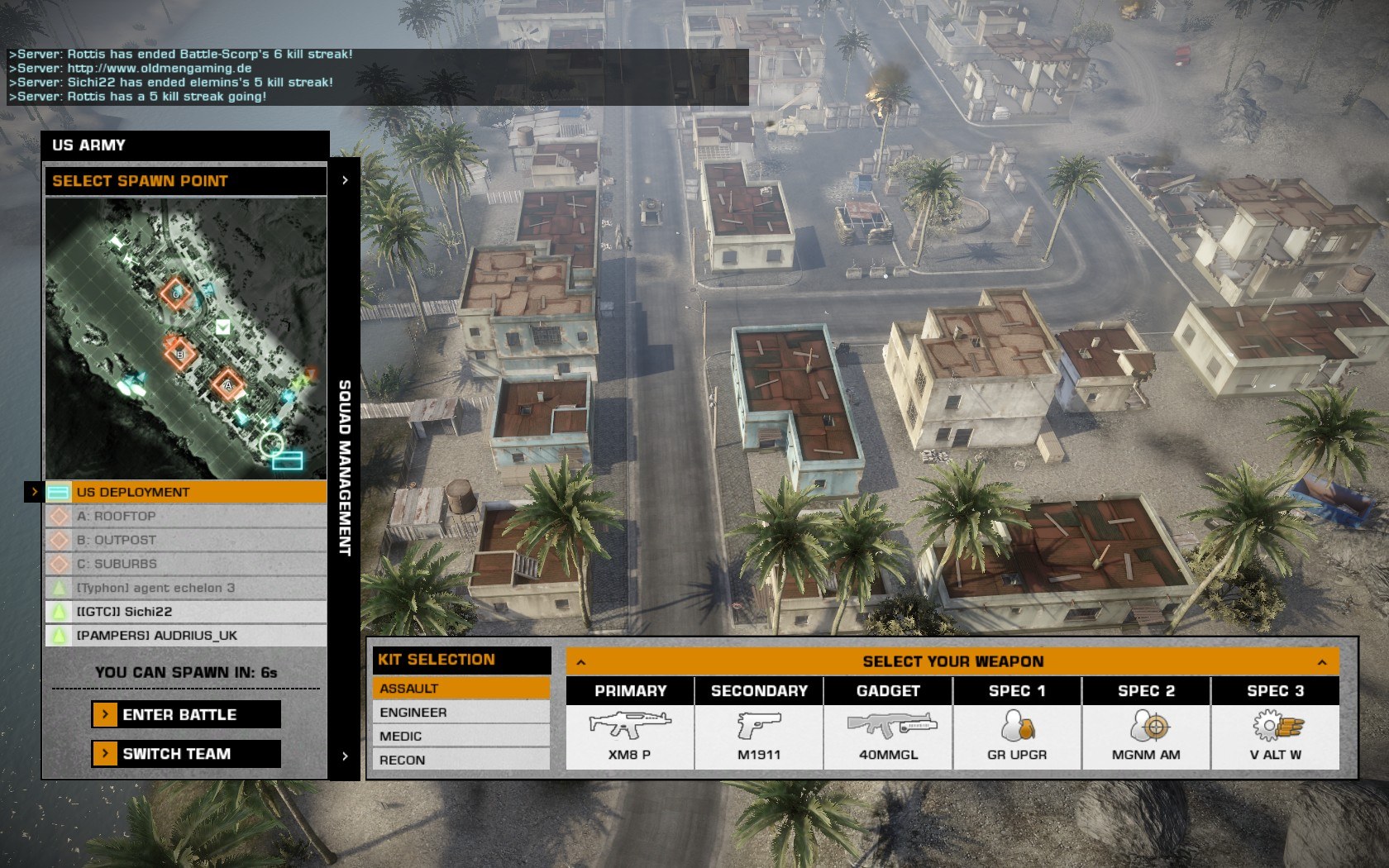The width and height of the screenshot is (1389, 868).
Task: Choose the A: Rooftop spawn entry
Action: click(x=186, y=516)
